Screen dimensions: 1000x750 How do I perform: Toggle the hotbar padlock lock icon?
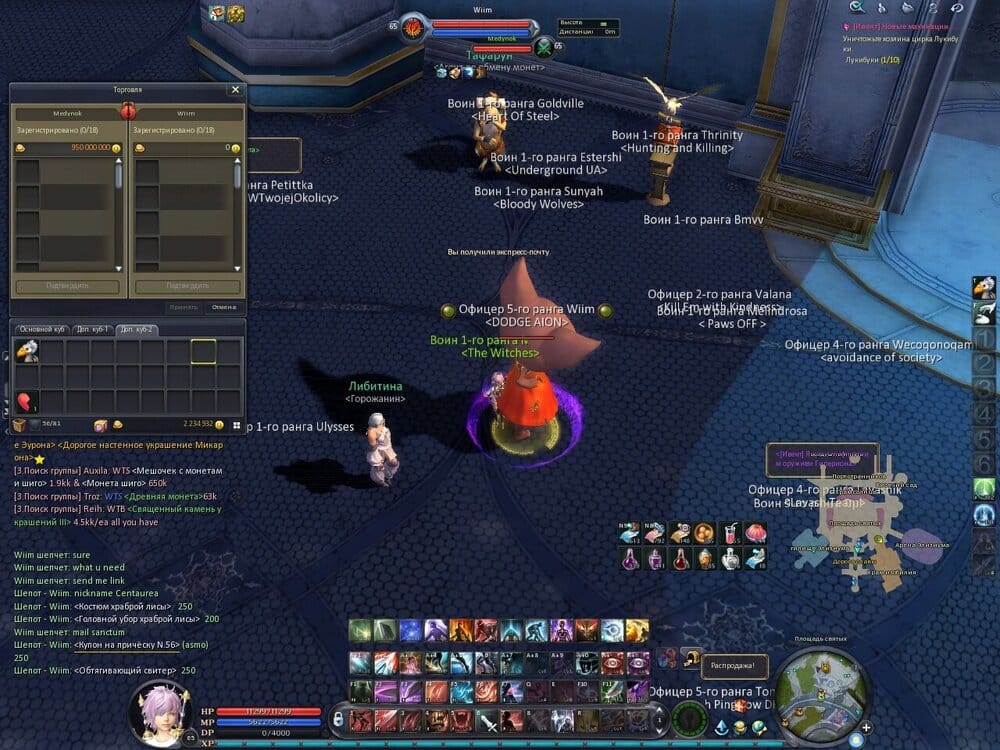(338, 719)
